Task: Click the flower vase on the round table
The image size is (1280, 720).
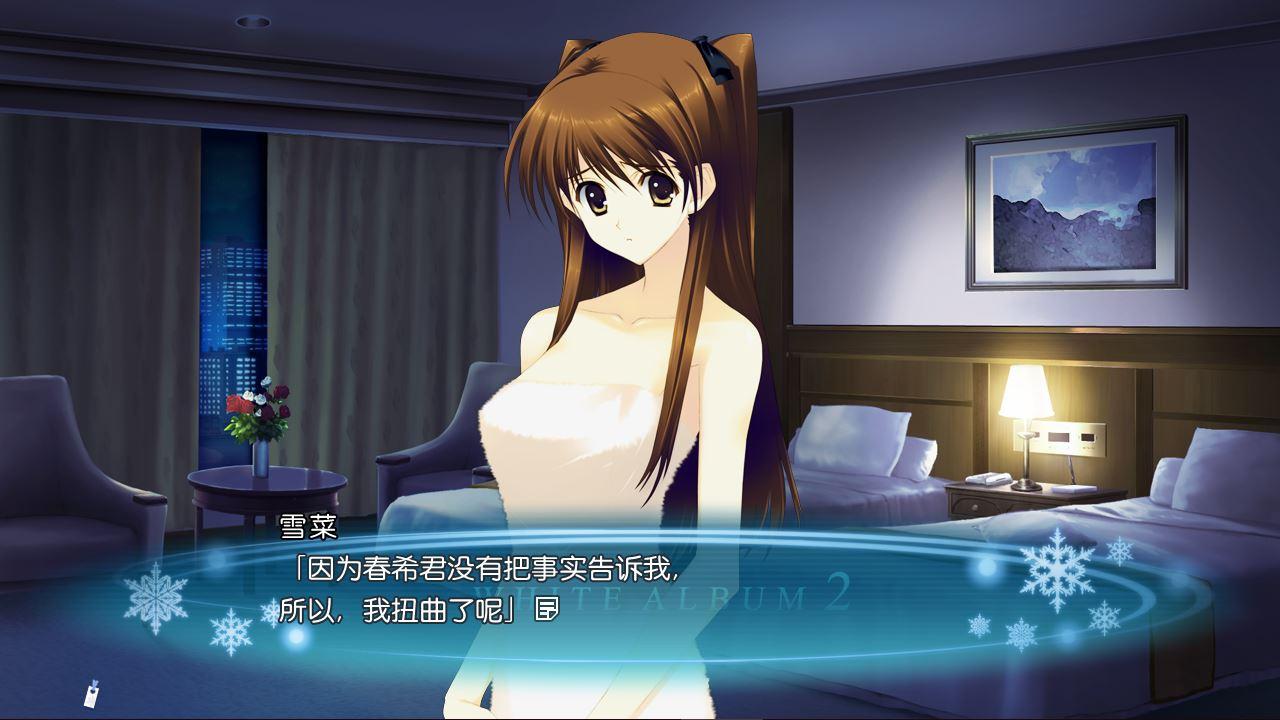Action: coord(258,430)
